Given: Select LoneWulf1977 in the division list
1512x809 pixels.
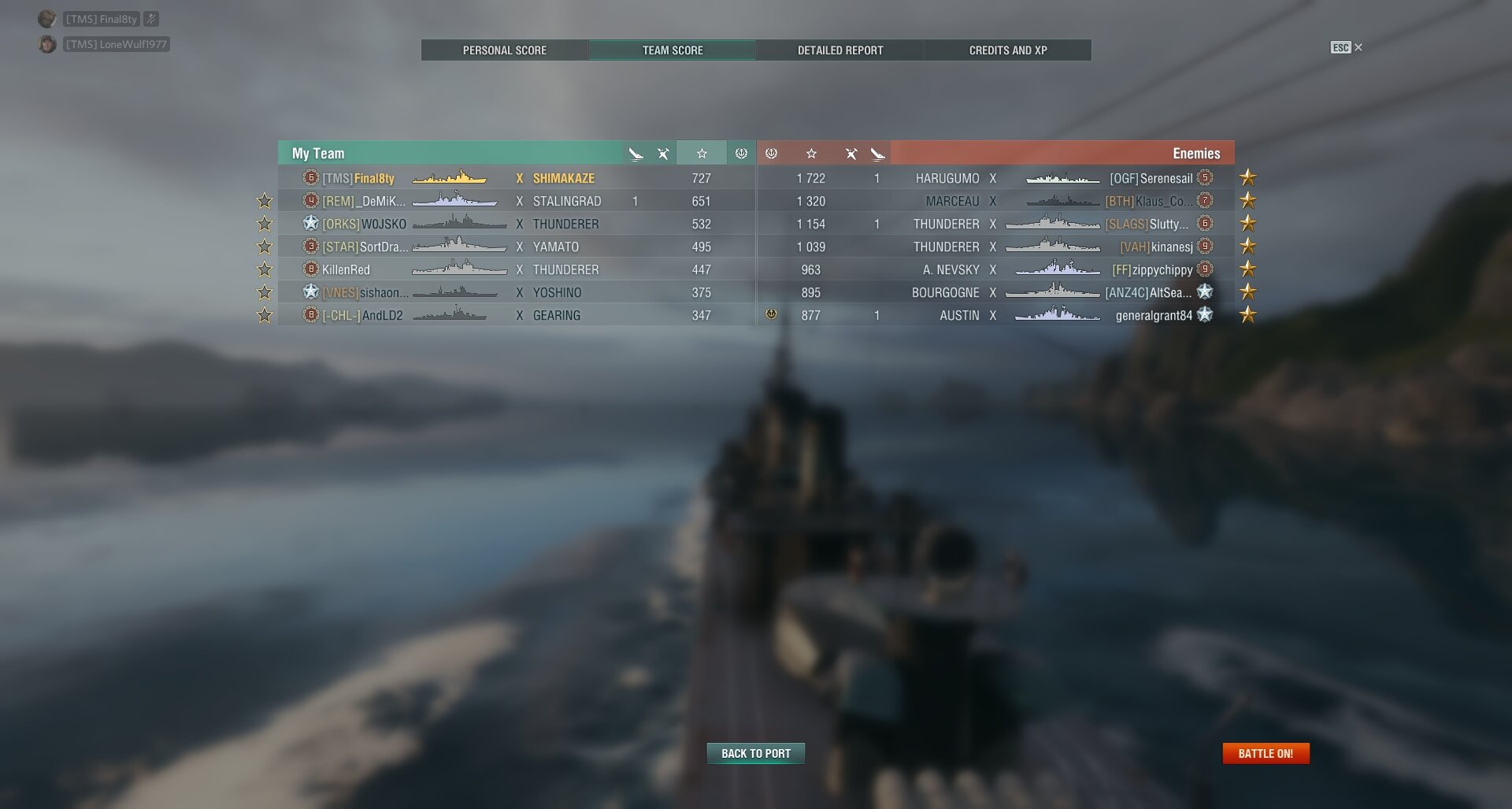Looking at the screenshot, I should (116, 45).
